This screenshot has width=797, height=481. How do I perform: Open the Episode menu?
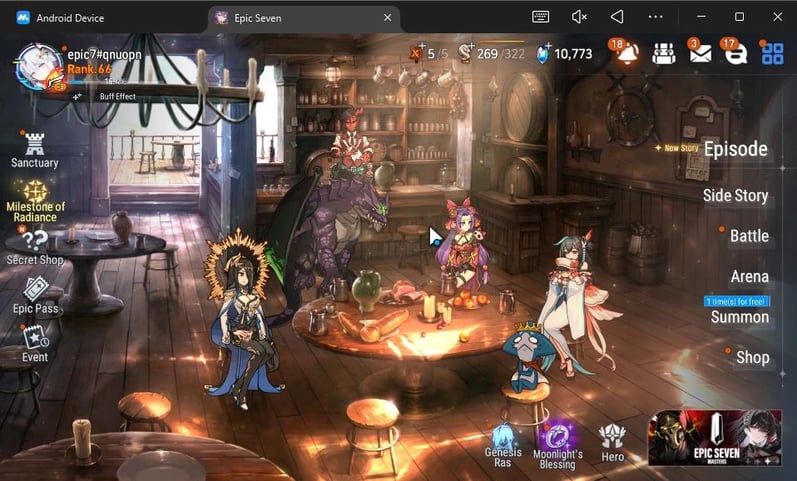point(735,150)
